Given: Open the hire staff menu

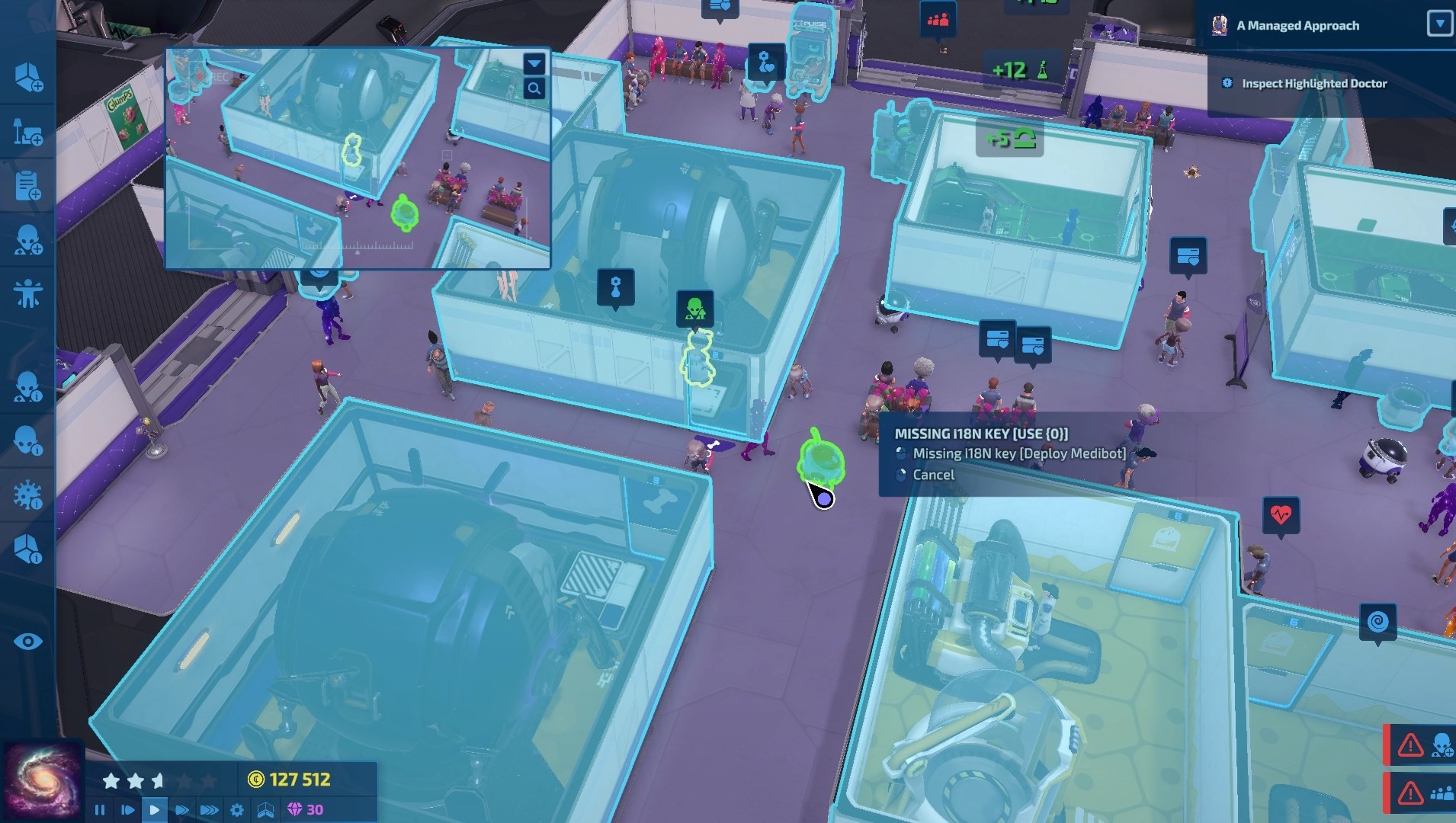Looking at the screenshot, I should click(28, 240).
